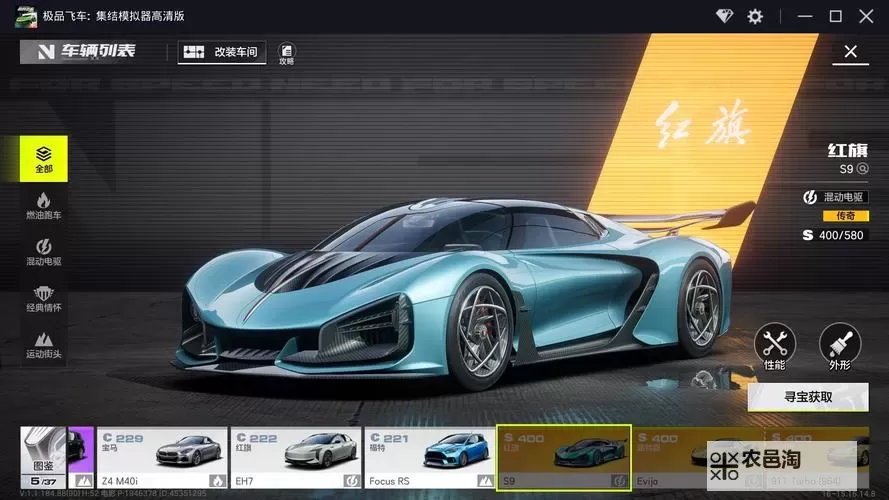Choose the 运动街头 category
The height and width of the screenshot is (500, 889).
pyautogui.click(x=44, y=345)
